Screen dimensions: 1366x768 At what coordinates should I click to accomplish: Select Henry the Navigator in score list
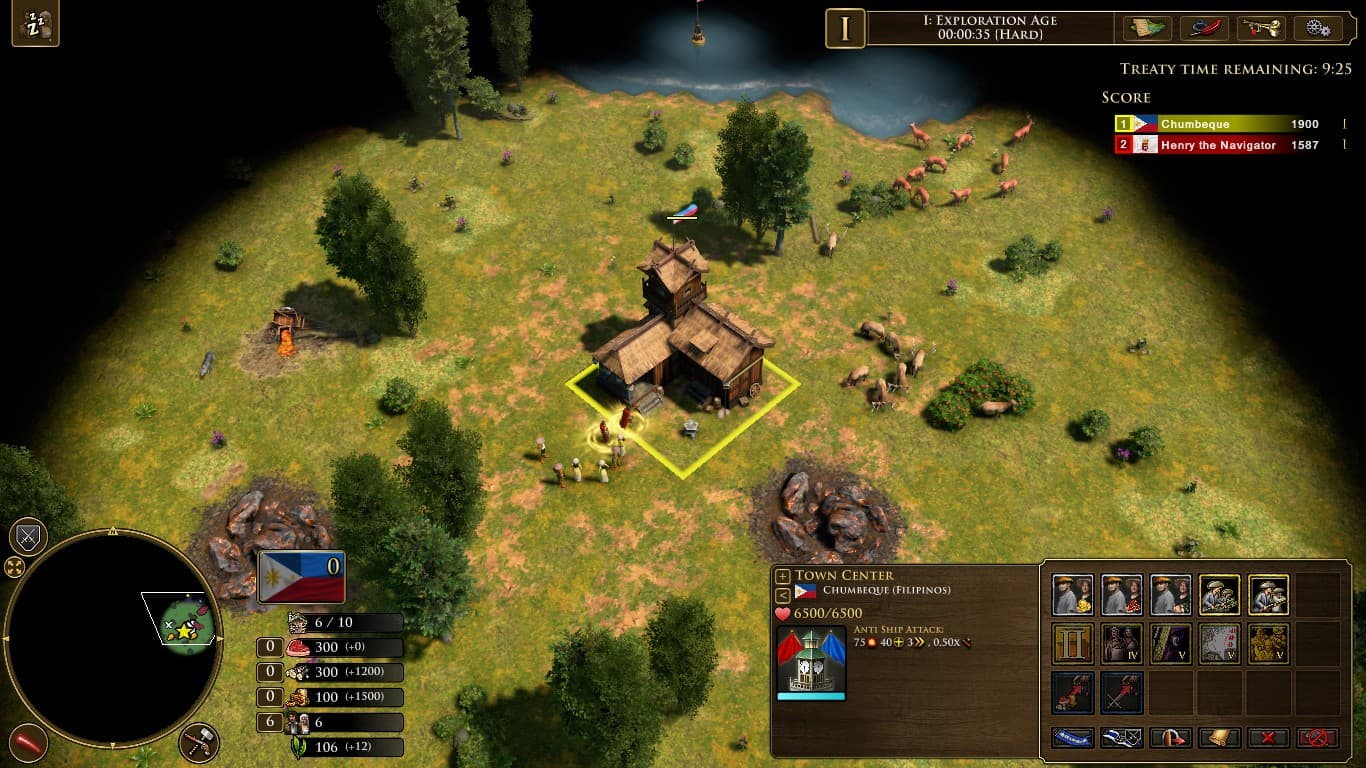tap(1217, 145)
